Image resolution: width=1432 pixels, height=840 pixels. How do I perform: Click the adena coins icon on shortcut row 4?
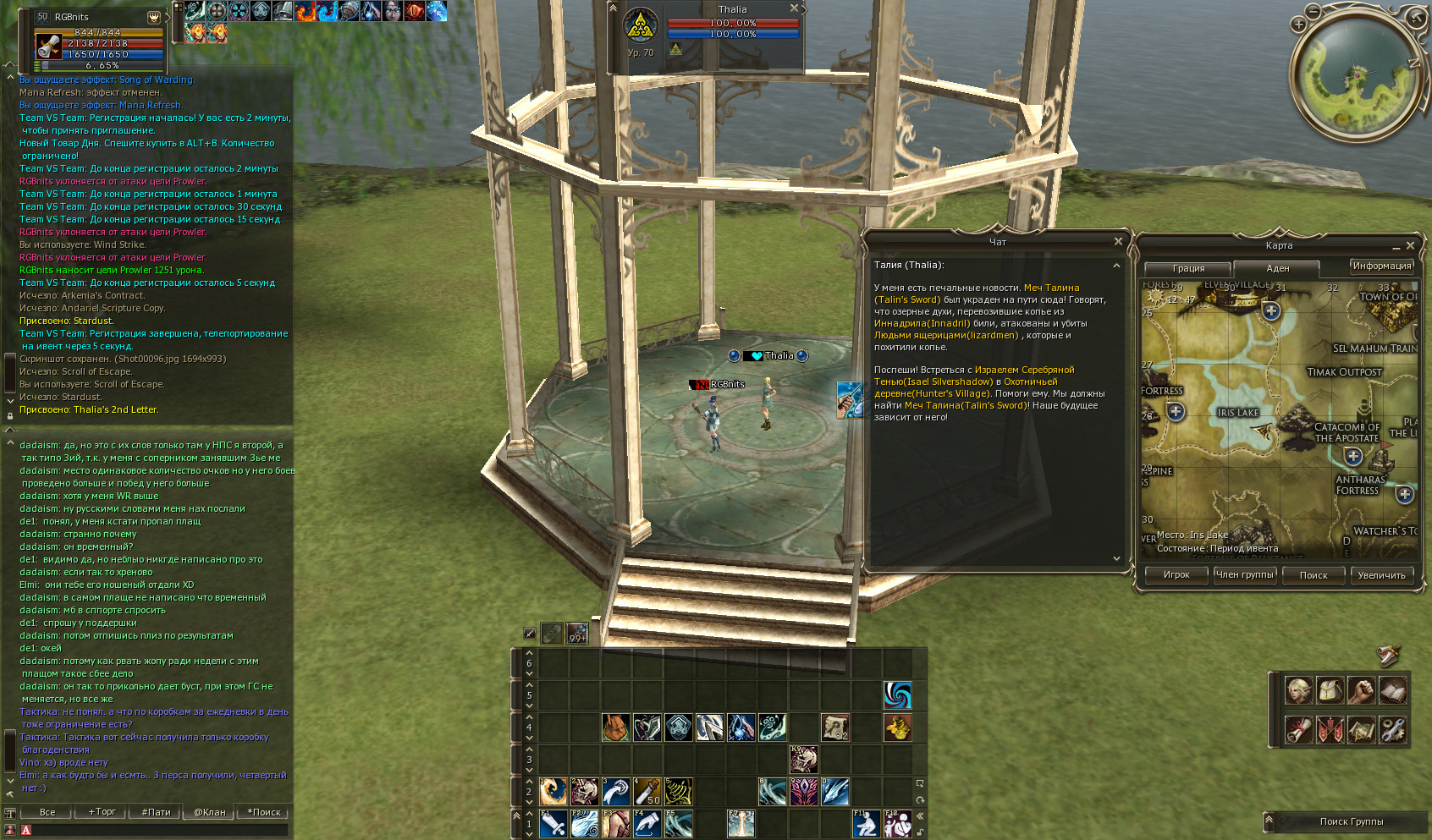tap(900, 728)
